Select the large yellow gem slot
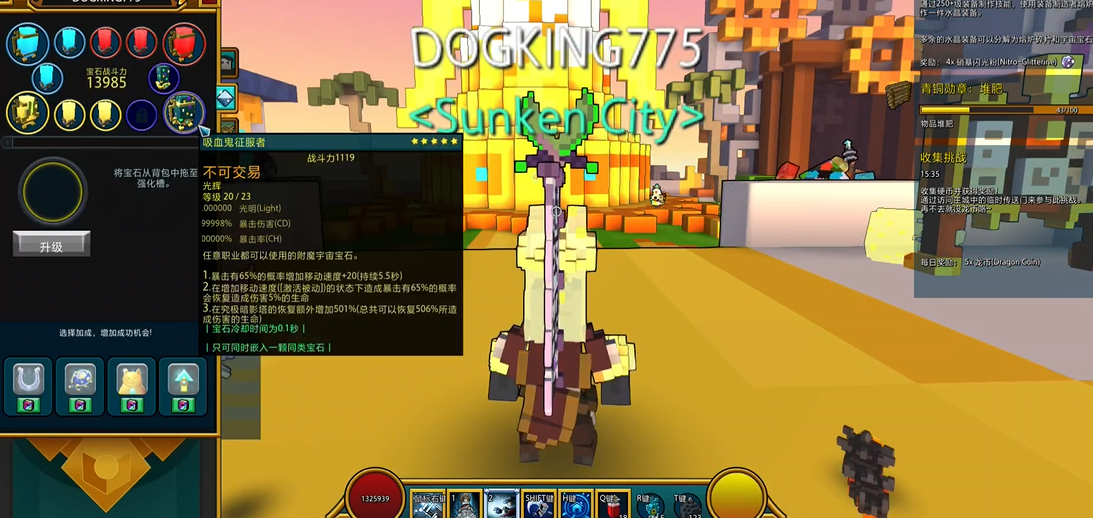 [x=27, y=113]
